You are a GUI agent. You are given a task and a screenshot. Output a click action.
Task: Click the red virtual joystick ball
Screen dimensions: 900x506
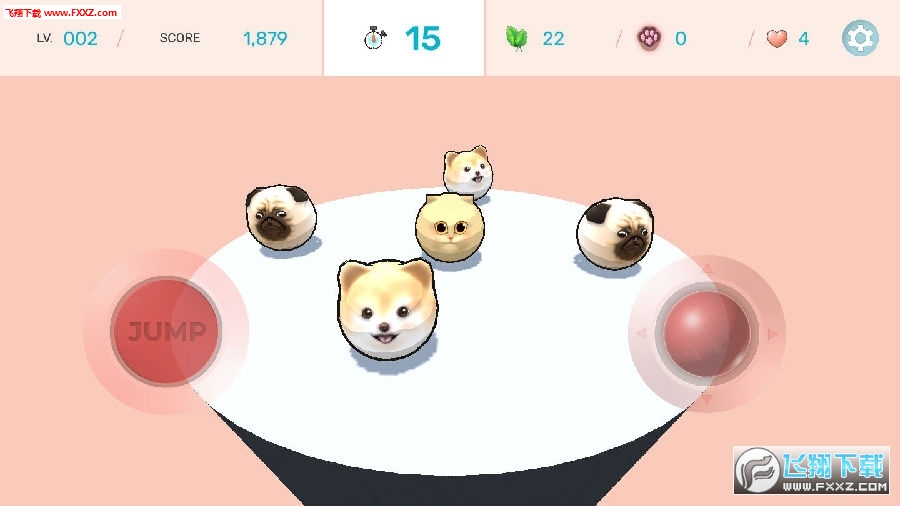coord(706,334)
